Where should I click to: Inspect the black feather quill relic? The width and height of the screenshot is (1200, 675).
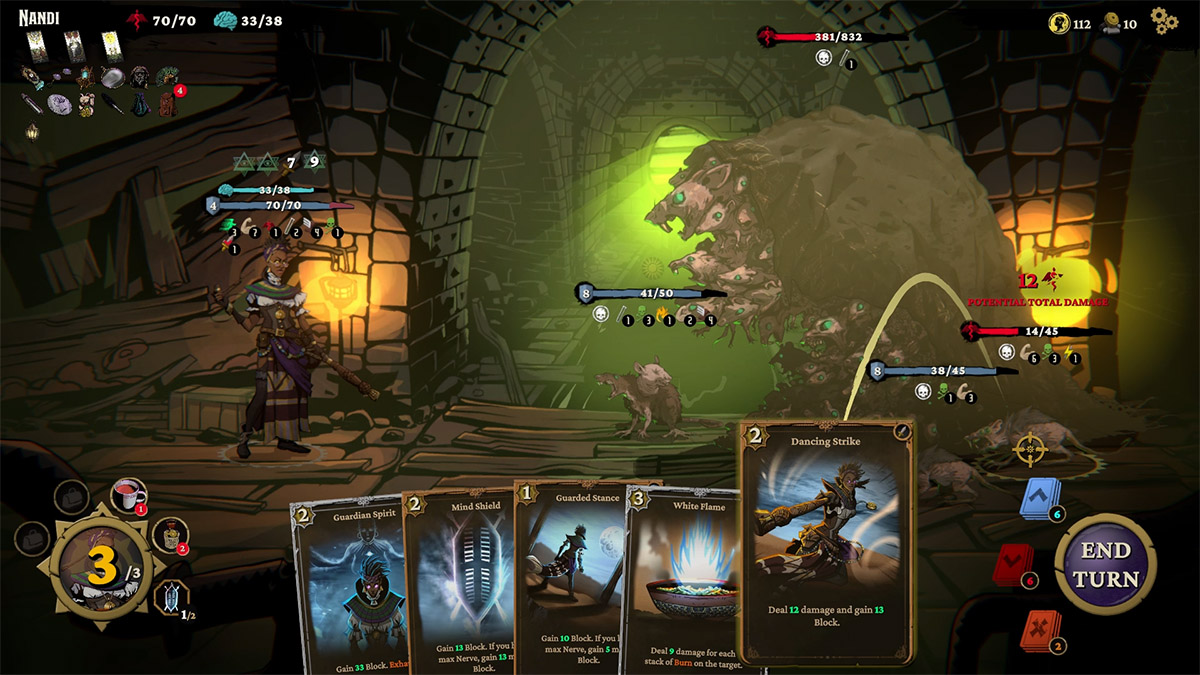pyautogui.click(x=113, y=103)
